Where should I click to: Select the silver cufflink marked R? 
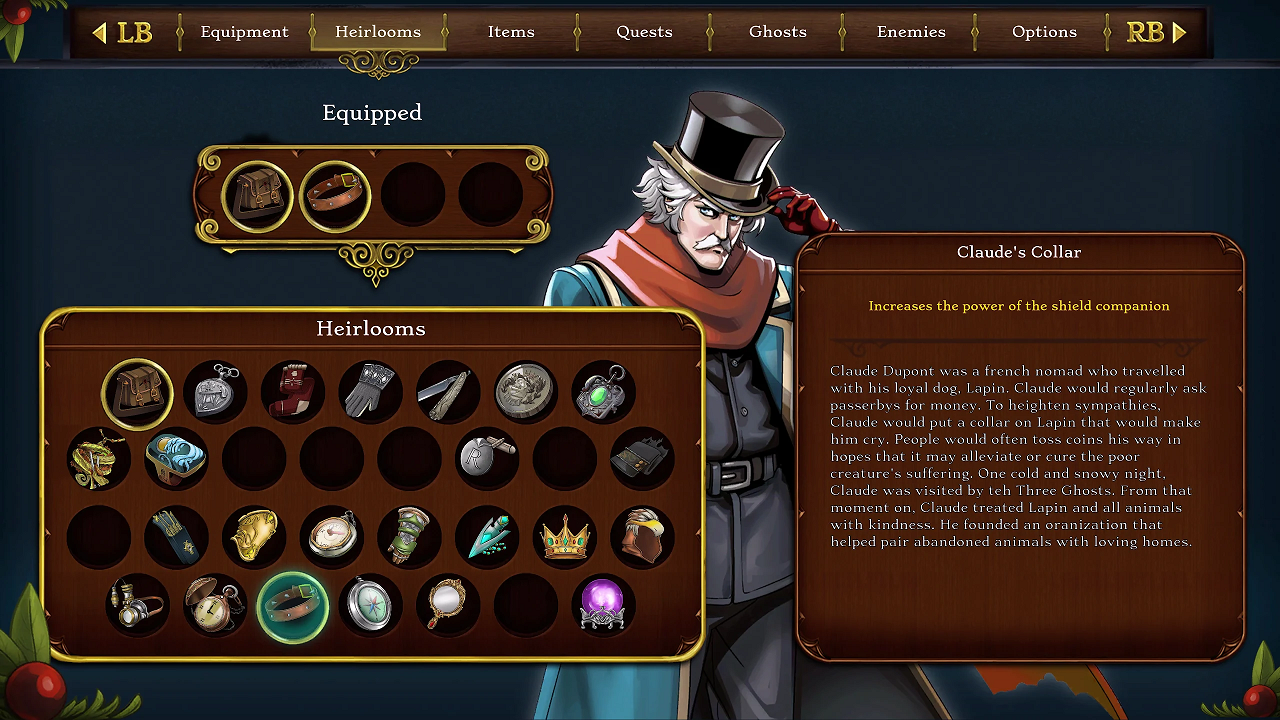point(487,459)
